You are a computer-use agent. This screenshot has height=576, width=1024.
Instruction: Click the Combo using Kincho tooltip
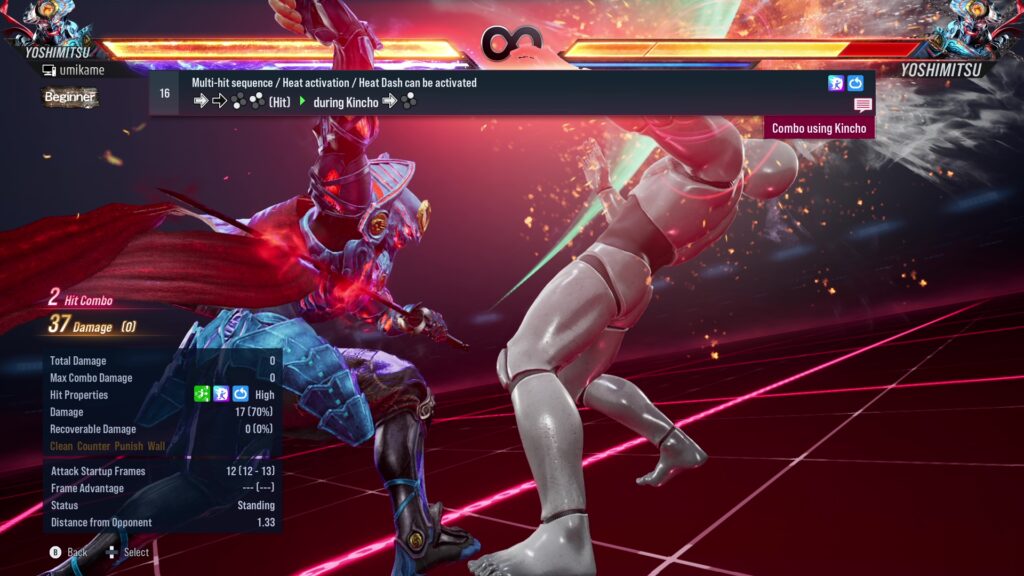pyautogui.click(x=820, y=128)
